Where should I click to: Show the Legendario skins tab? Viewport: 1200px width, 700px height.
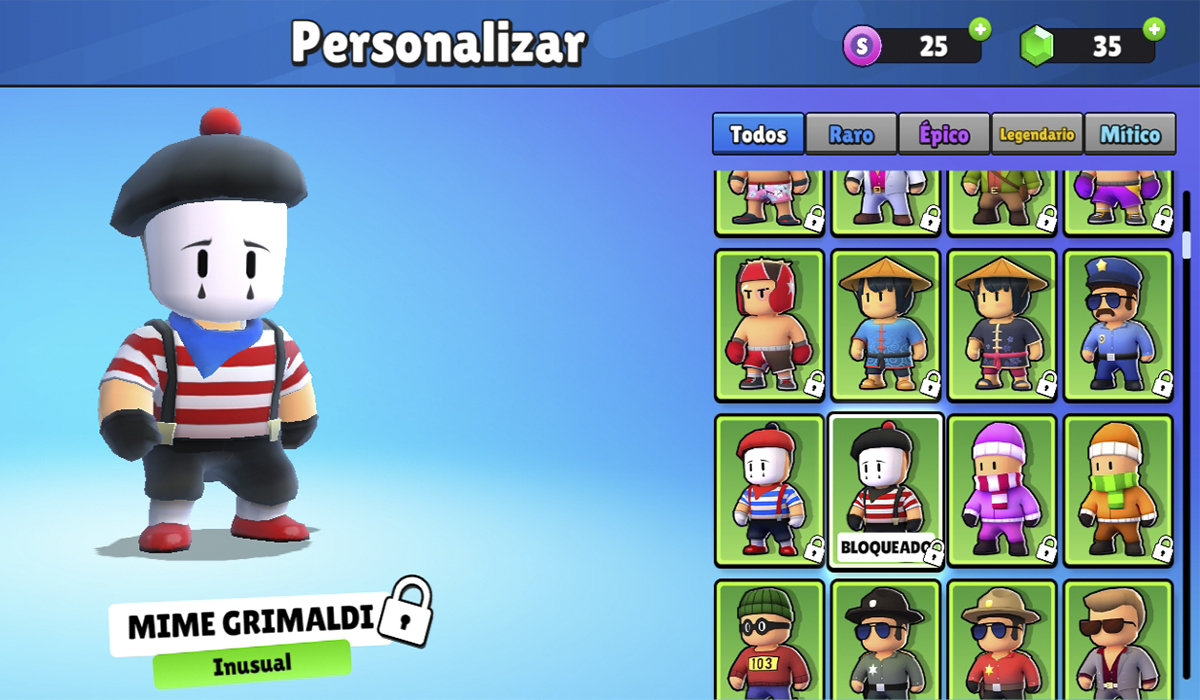(1037, 134)
